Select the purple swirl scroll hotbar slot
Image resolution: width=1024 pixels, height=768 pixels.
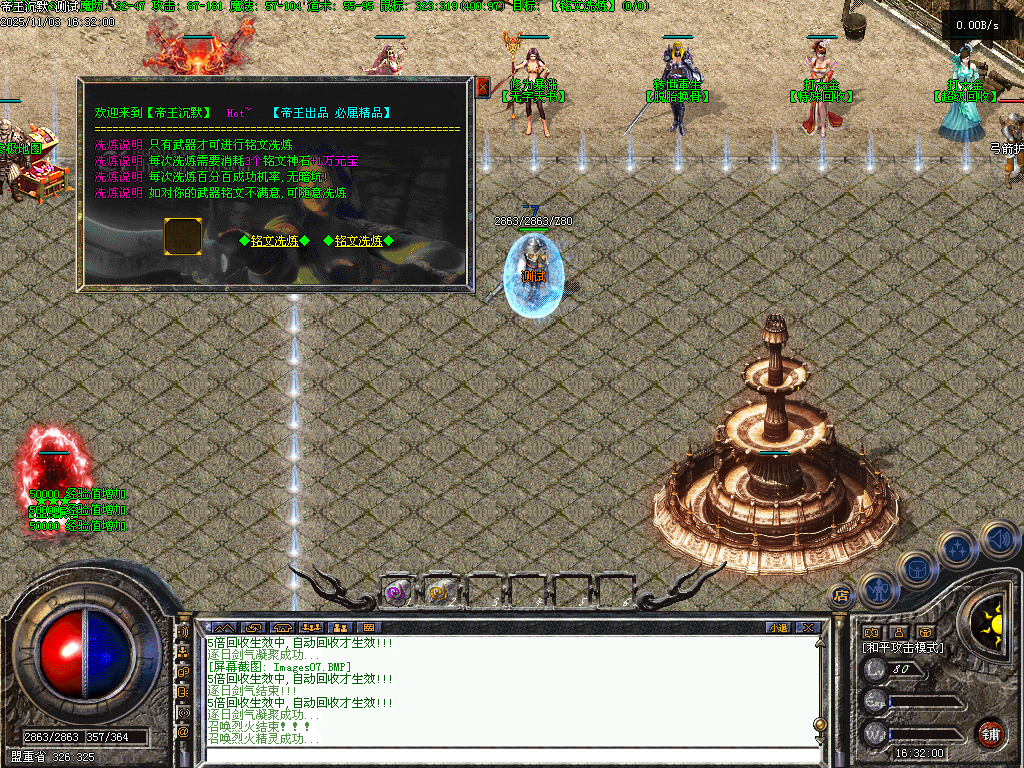[x=396, y=592]
